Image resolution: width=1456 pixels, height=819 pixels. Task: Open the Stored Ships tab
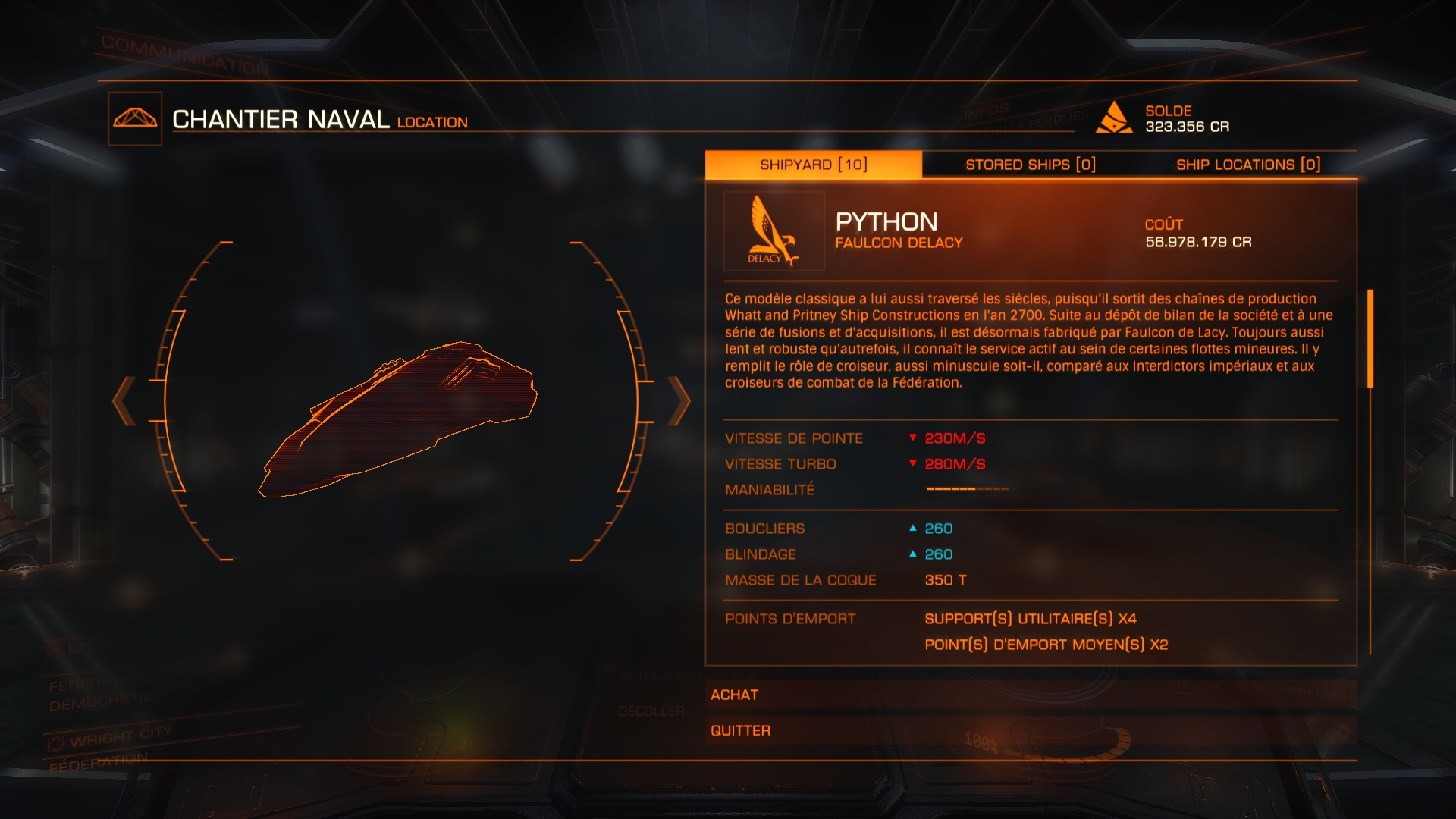tap(1030, 165)
